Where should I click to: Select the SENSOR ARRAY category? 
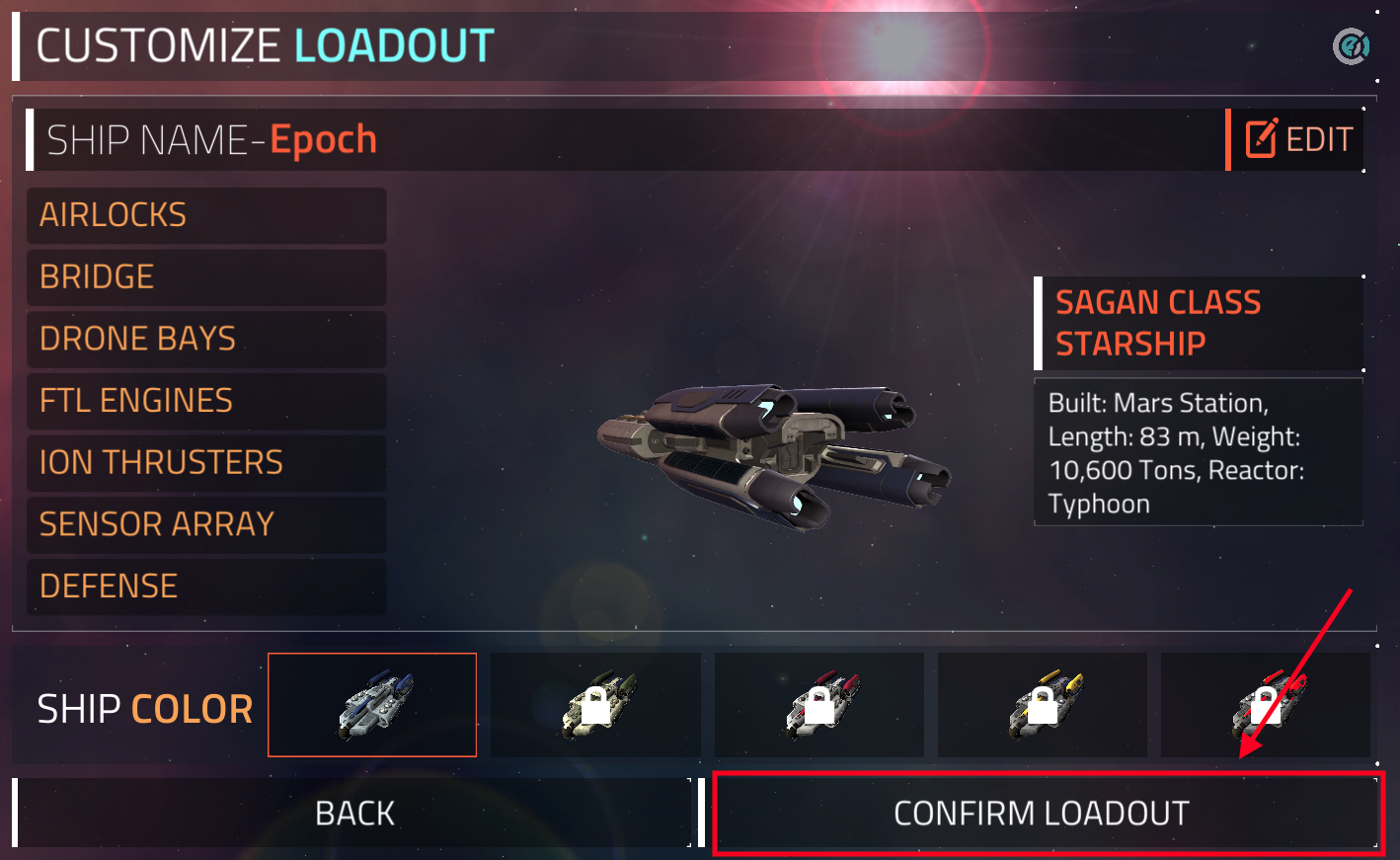pyautogui.click(x=205, y=524)
